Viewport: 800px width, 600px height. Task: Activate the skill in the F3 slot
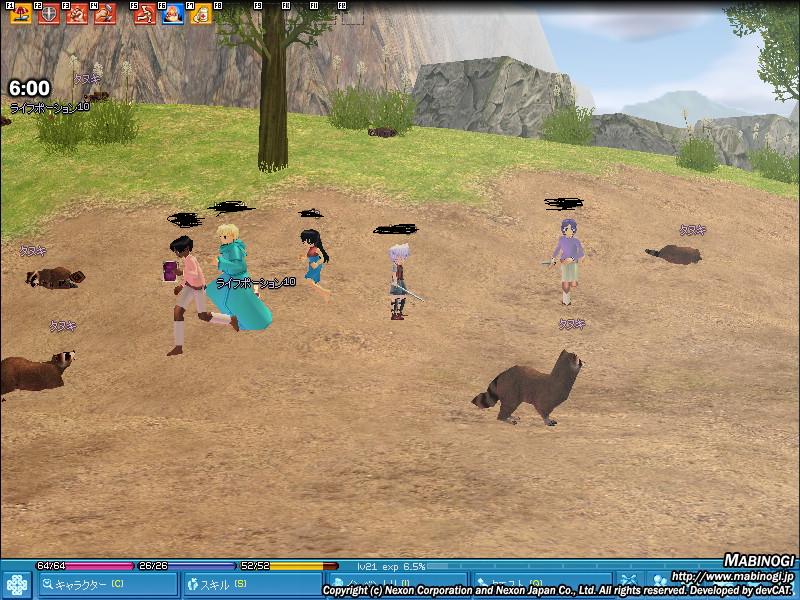pyautogui.click(x=77, y=14)
